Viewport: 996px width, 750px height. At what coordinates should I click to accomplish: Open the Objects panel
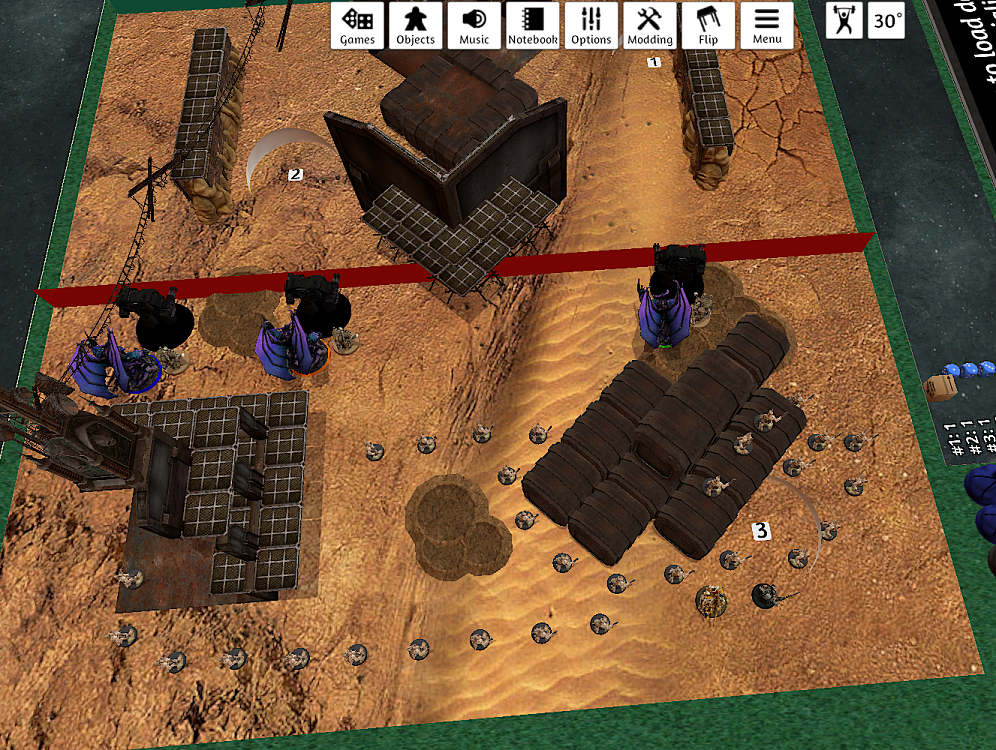(x=416, y=25)
